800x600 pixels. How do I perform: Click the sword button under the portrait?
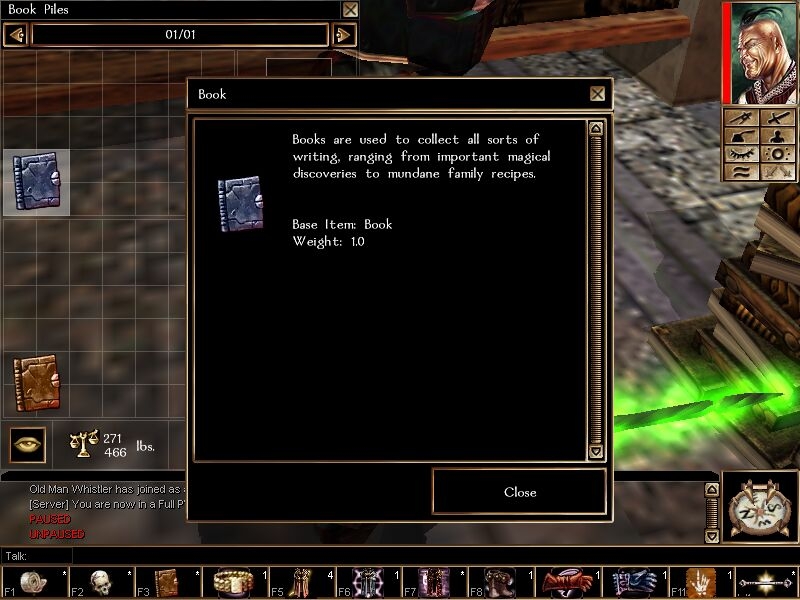pos(777,117)
